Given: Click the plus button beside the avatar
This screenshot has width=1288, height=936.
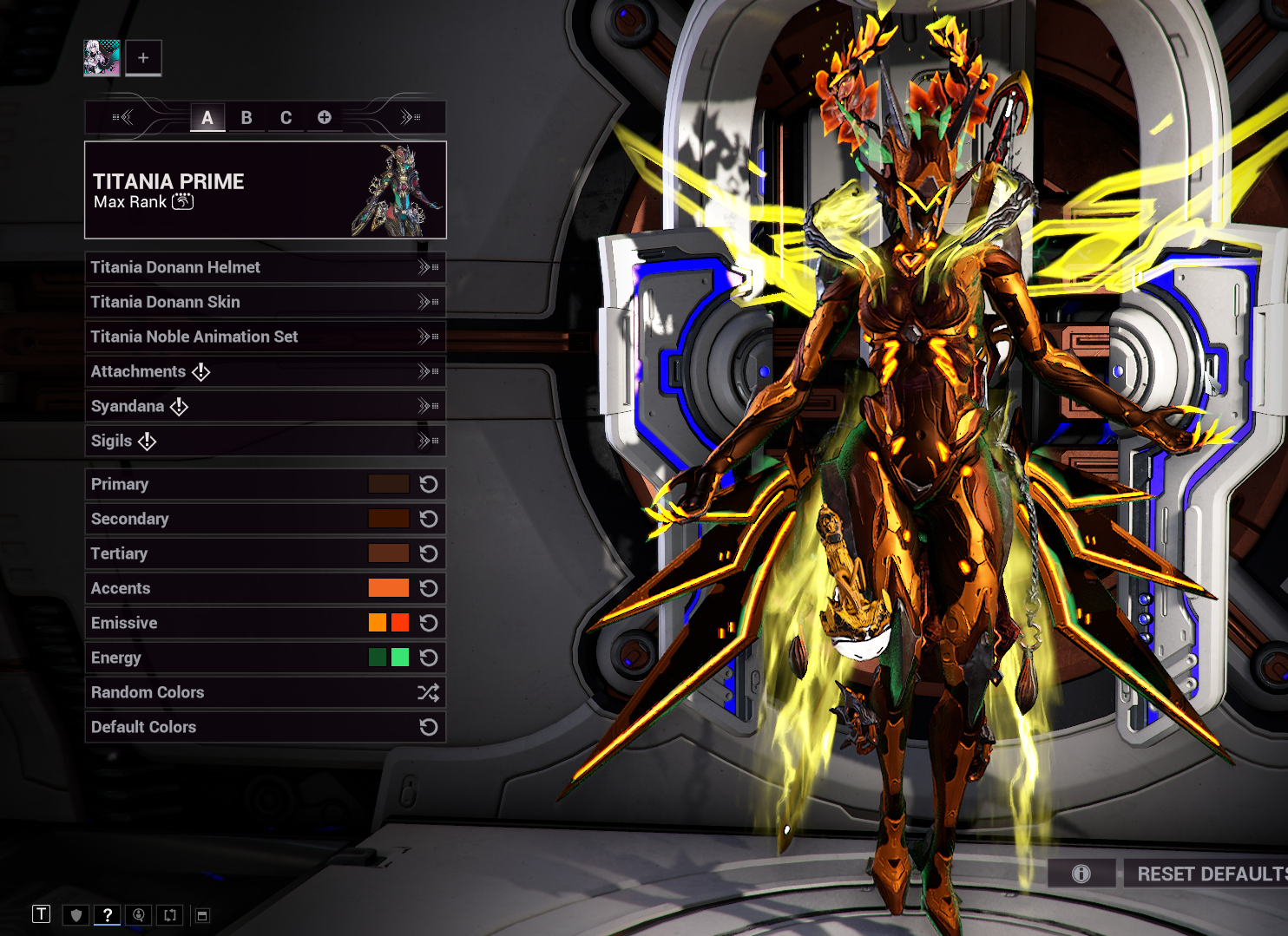Looking at the screenshot, I should pyautogui.click(x=143, y=58).
